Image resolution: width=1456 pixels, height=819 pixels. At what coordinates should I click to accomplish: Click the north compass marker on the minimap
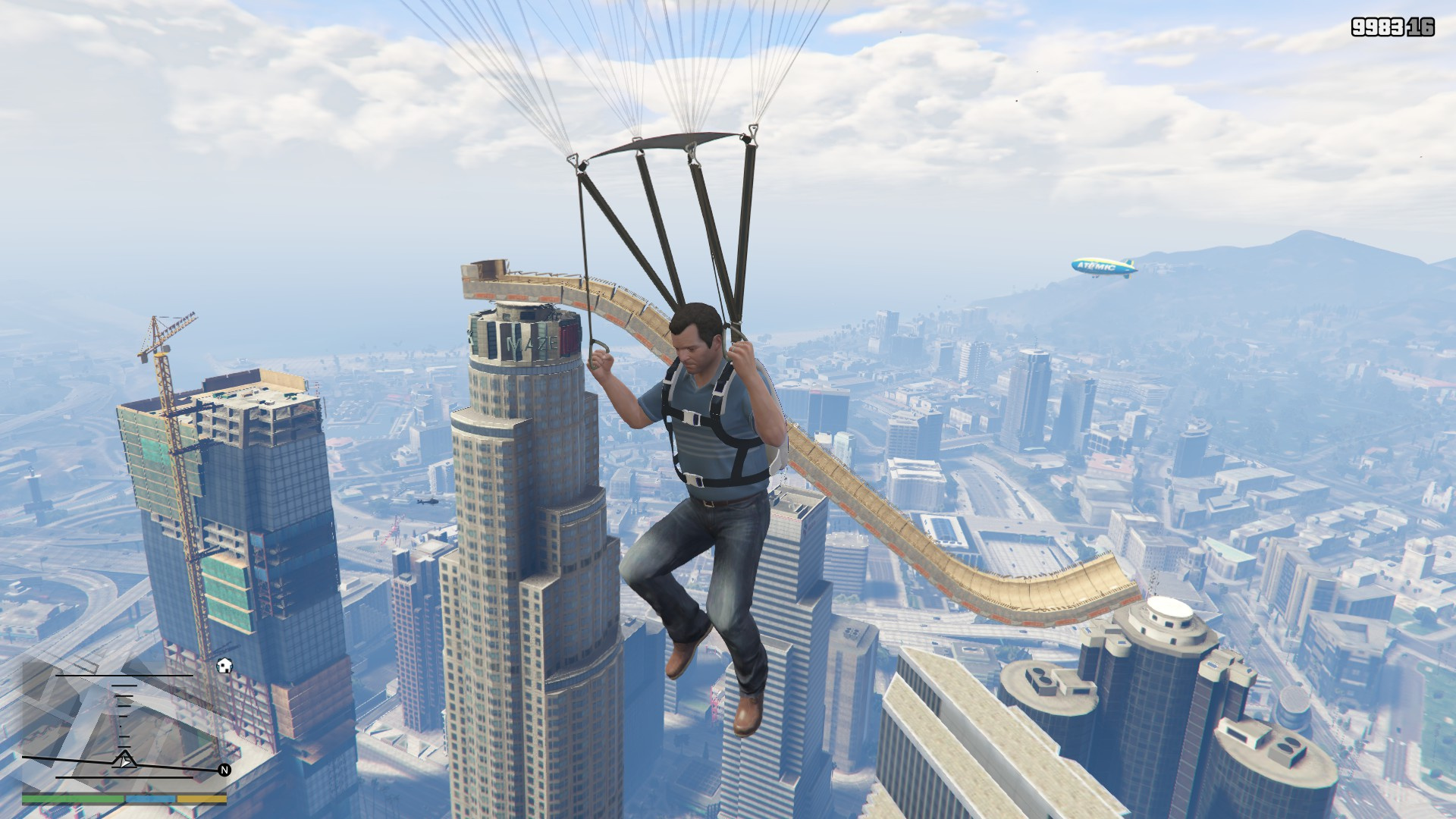click(224, 770)
